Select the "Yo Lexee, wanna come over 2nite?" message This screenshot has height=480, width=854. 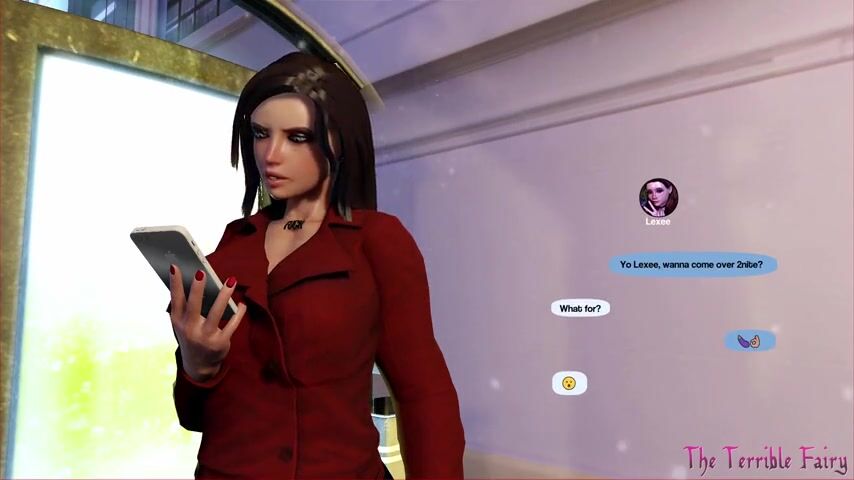coord(692,265)
